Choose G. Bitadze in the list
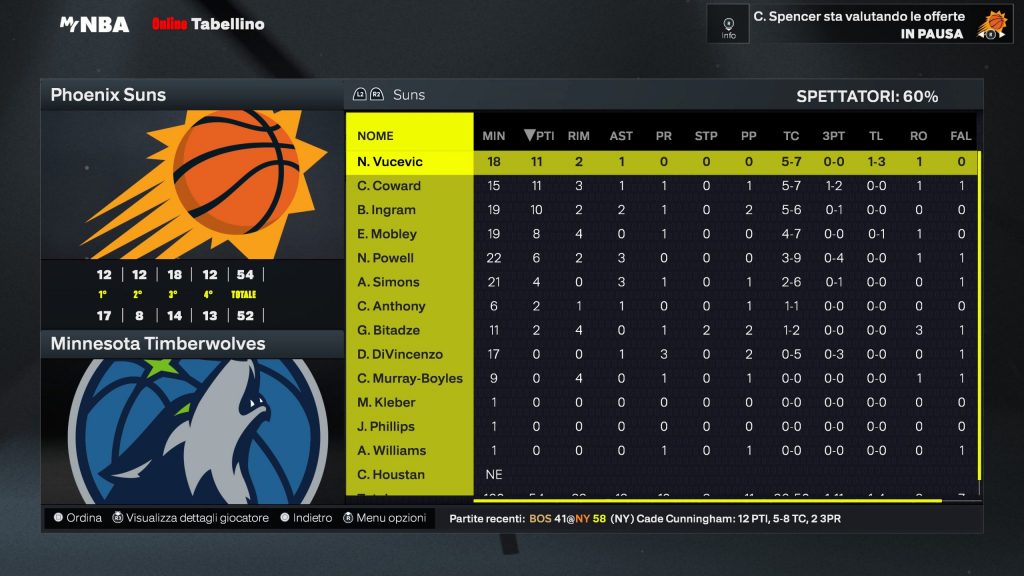The width and height of the screenshot is (1024, 576). 390,330
